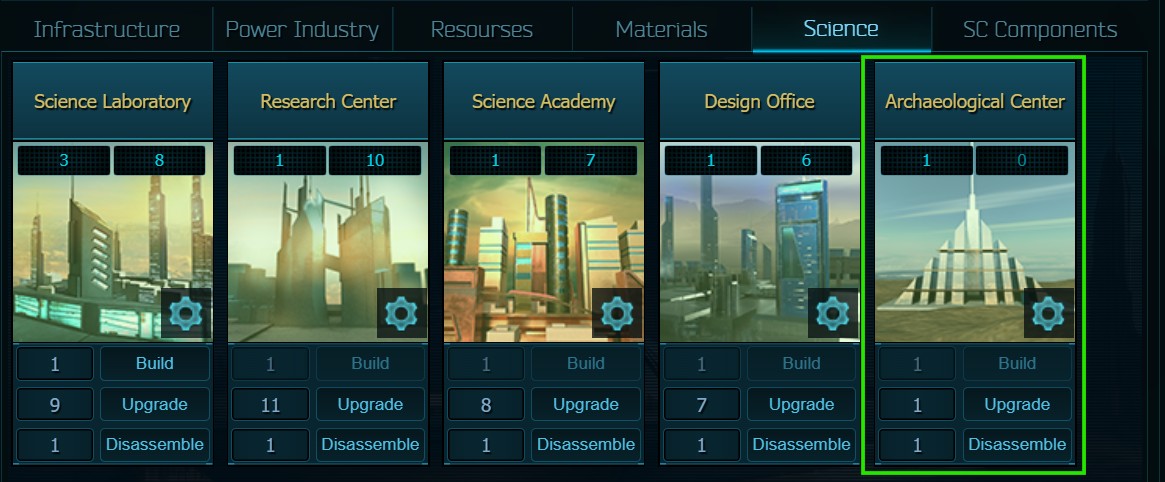Disassemble the Science Laboratory
The height and width of the screenshot is (482, 1165).
[155, 445]
